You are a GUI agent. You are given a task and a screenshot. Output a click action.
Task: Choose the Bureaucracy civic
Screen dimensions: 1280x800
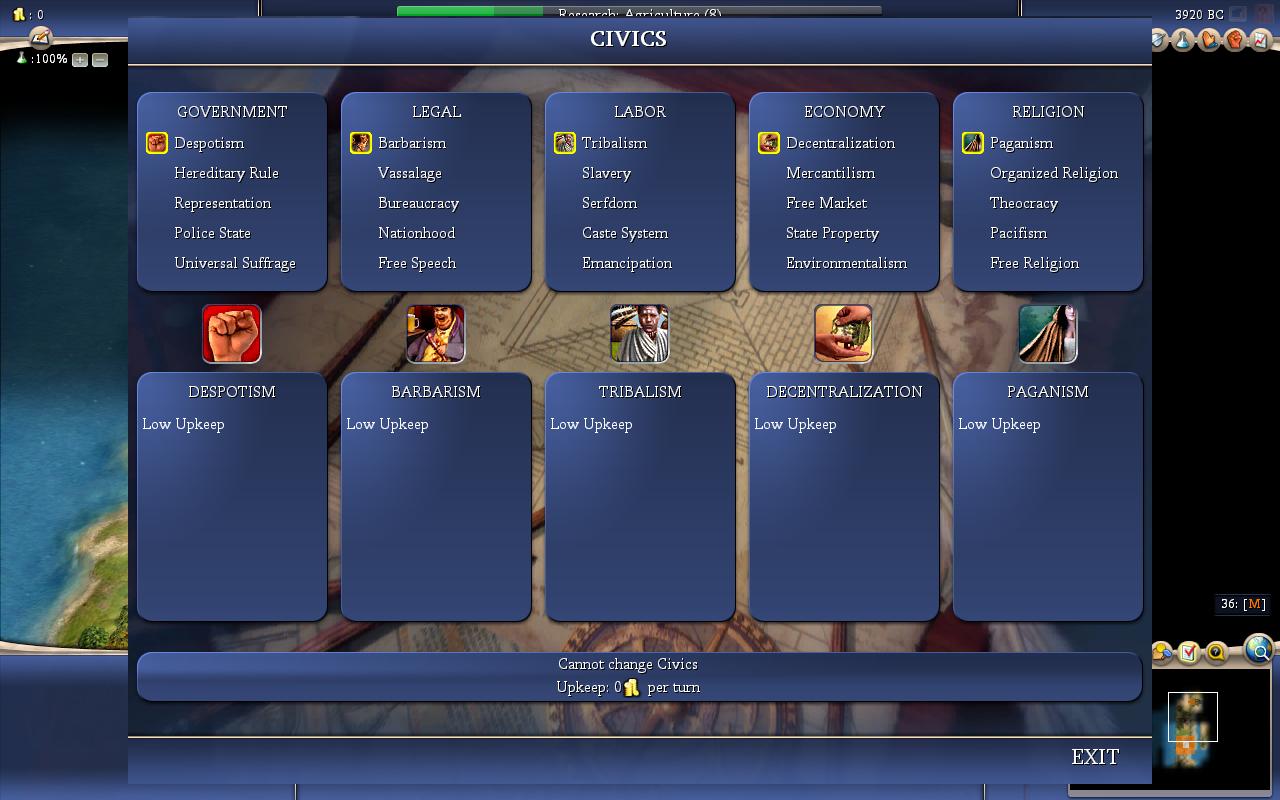[418, 203]
